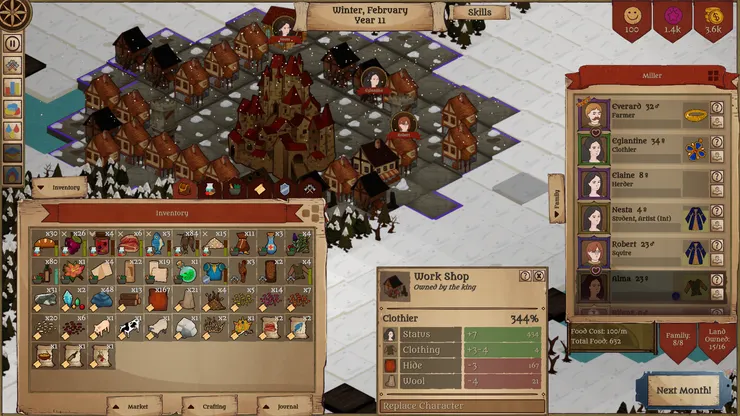Screen dimensions: 740x416
Task: Open the compass rose menu
Action: [14, 14]
